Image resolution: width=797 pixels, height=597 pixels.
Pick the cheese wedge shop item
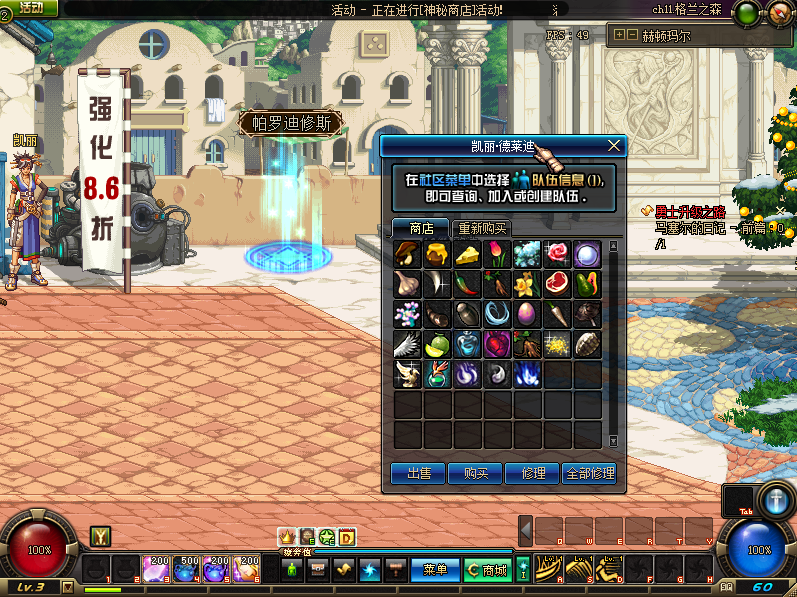(x=468, y=254)
